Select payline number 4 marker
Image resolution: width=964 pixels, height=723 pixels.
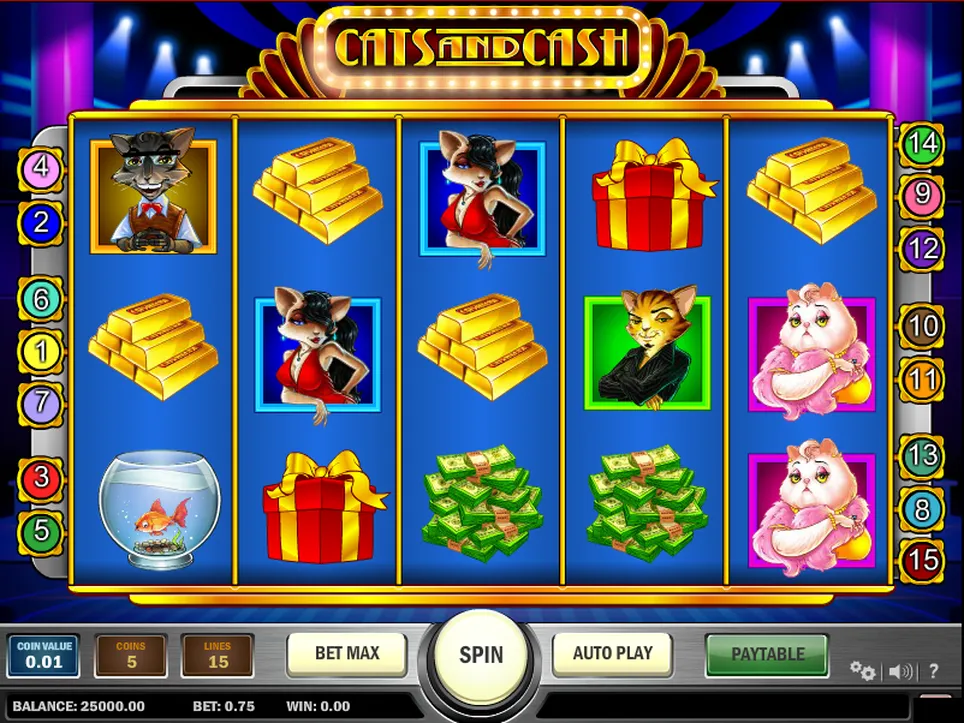pyautogui.click(x=41, y=168)
